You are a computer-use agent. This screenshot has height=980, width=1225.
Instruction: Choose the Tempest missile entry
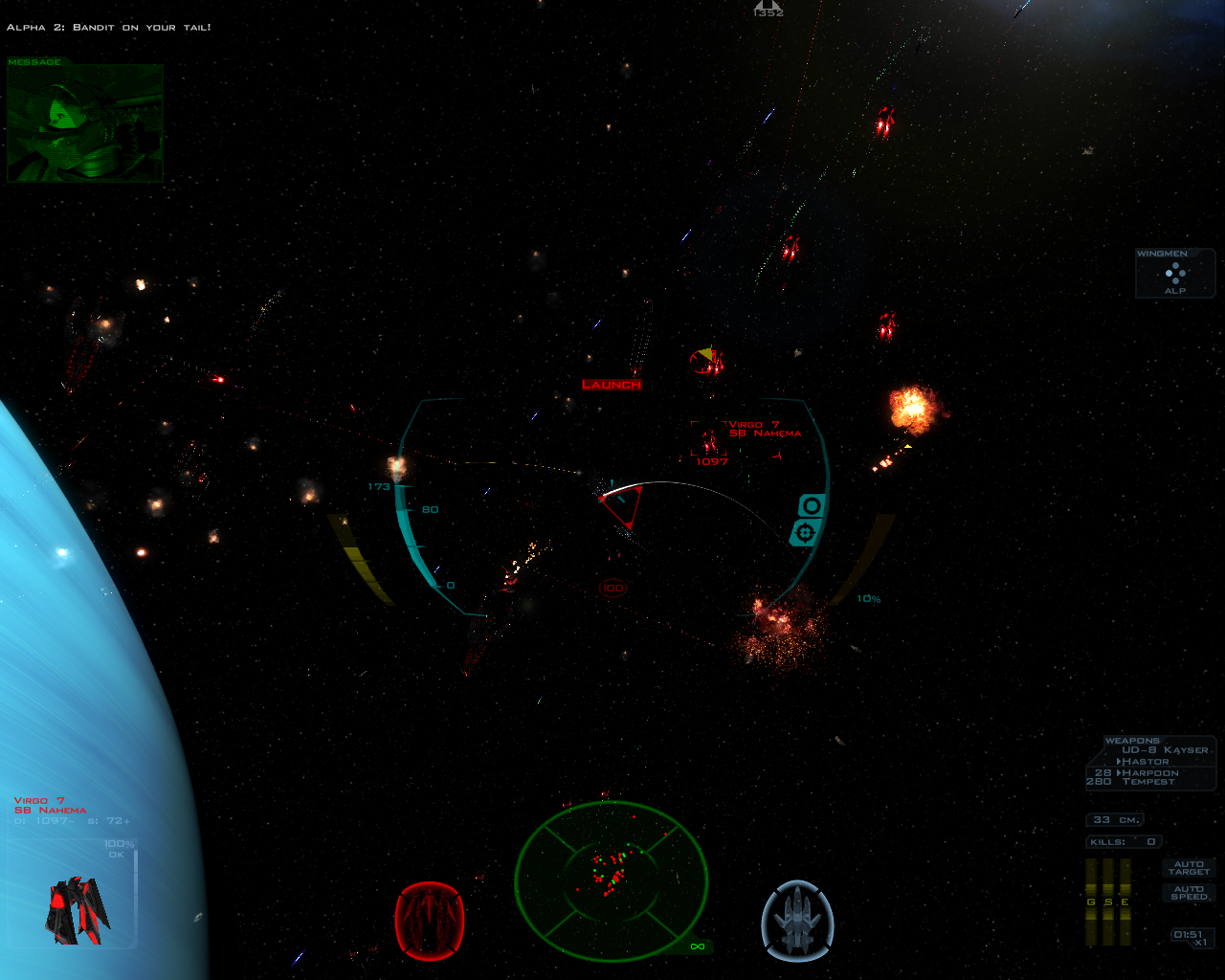point(1148,782)
